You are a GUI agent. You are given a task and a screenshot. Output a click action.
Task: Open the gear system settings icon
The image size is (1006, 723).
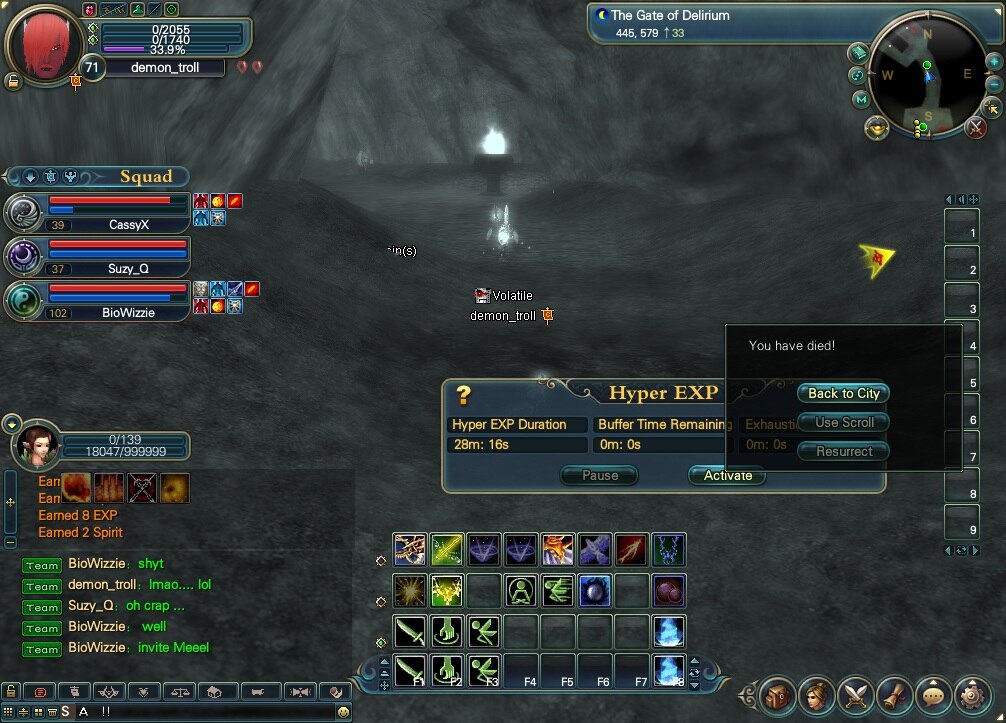coord(972,694)
